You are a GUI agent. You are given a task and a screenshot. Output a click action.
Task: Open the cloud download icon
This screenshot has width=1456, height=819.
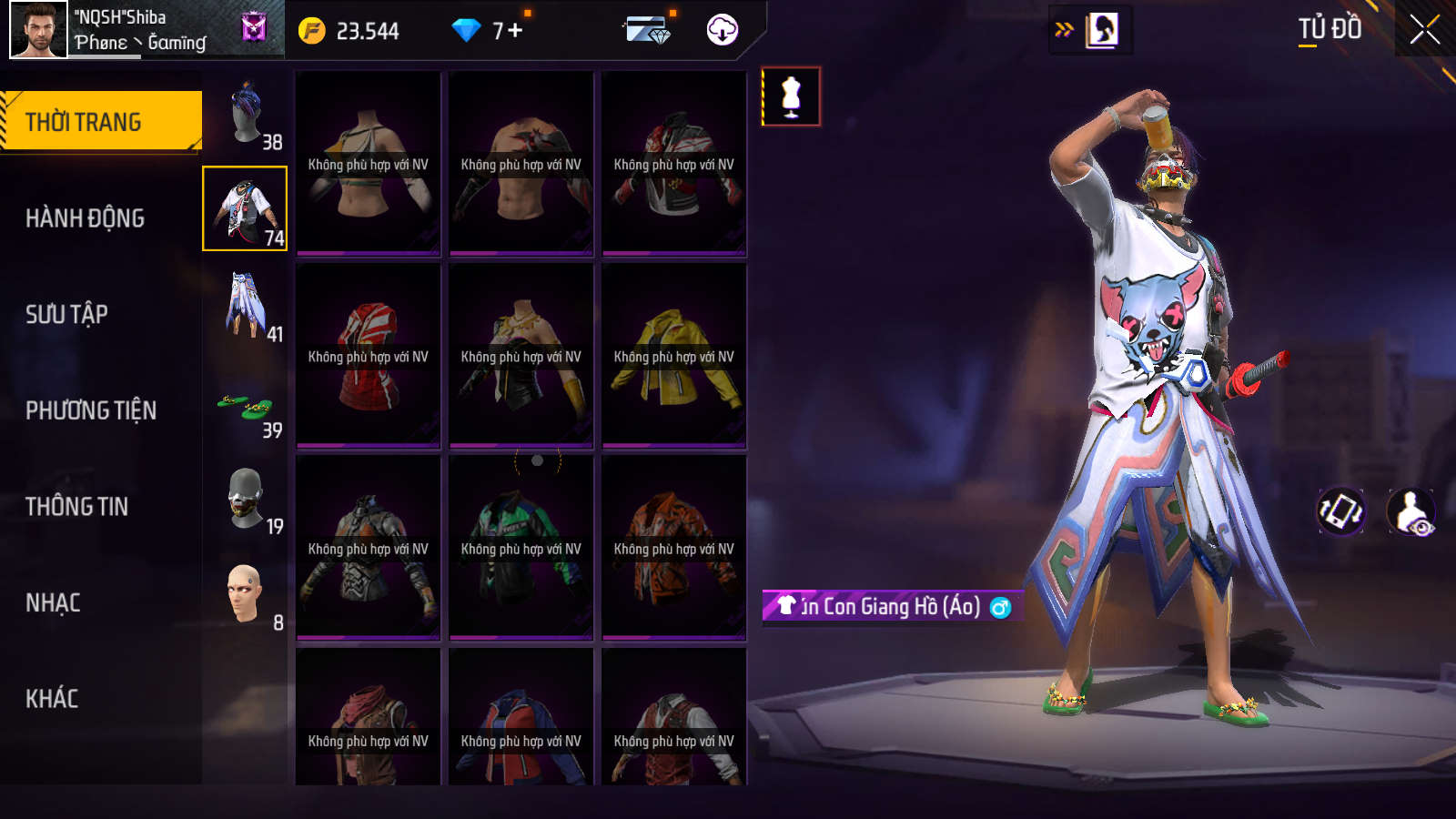point(722,30)
